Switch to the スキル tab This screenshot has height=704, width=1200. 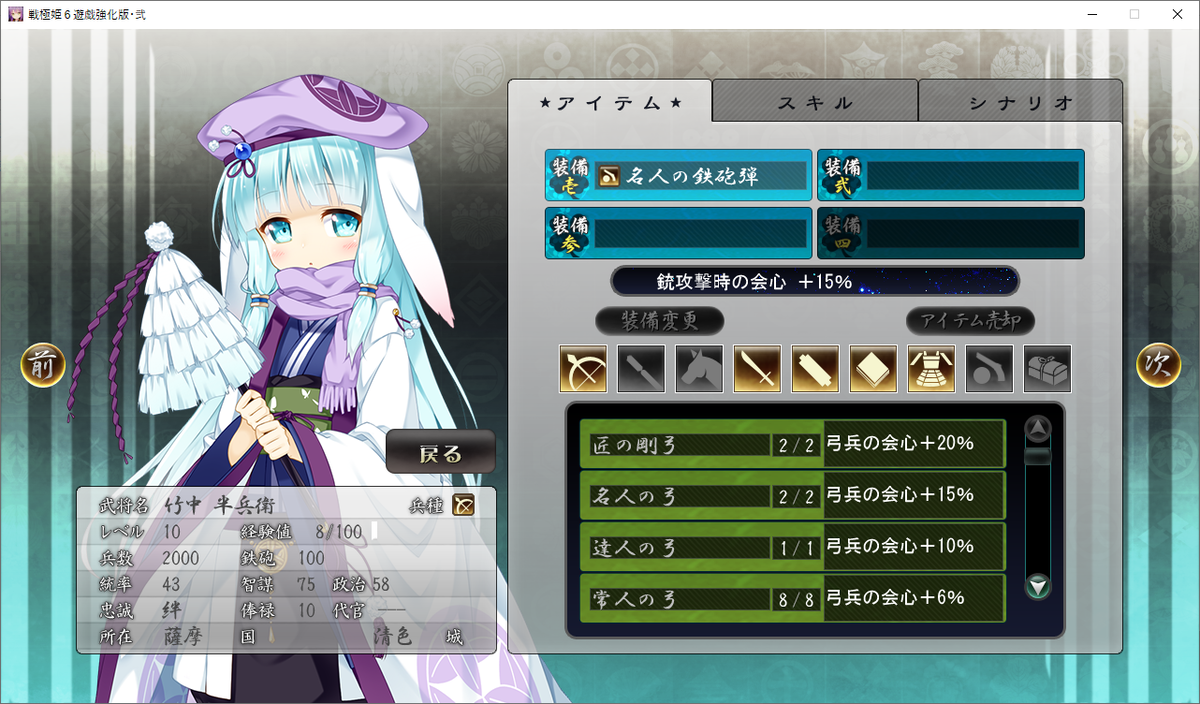click(815, 102)
